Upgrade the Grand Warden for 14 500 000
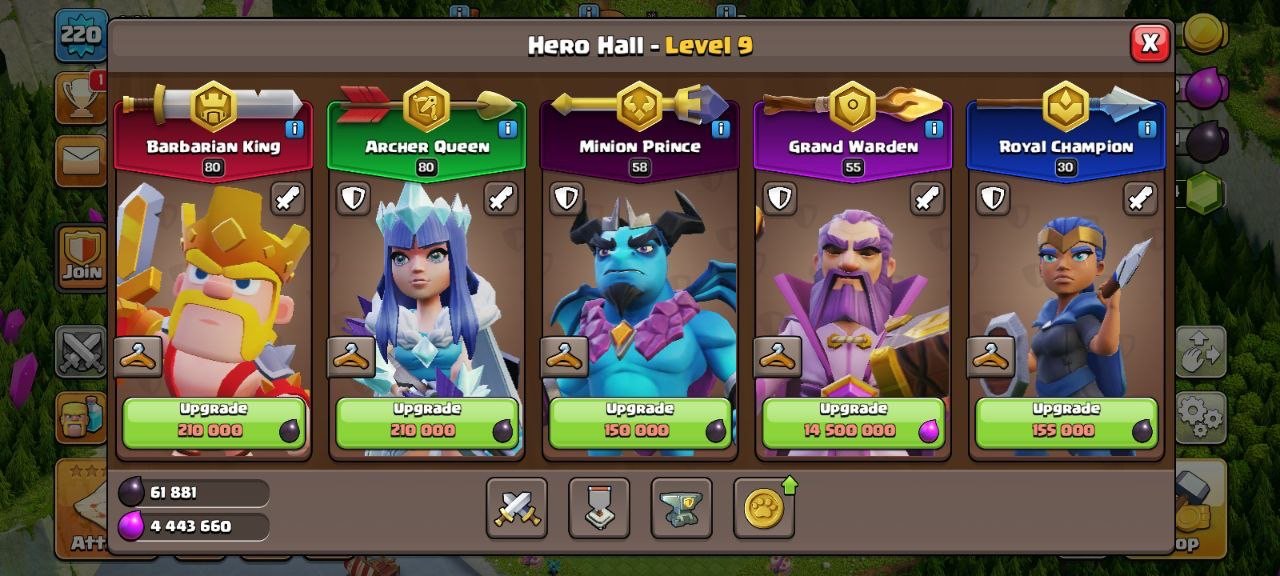 pos(854,422)
